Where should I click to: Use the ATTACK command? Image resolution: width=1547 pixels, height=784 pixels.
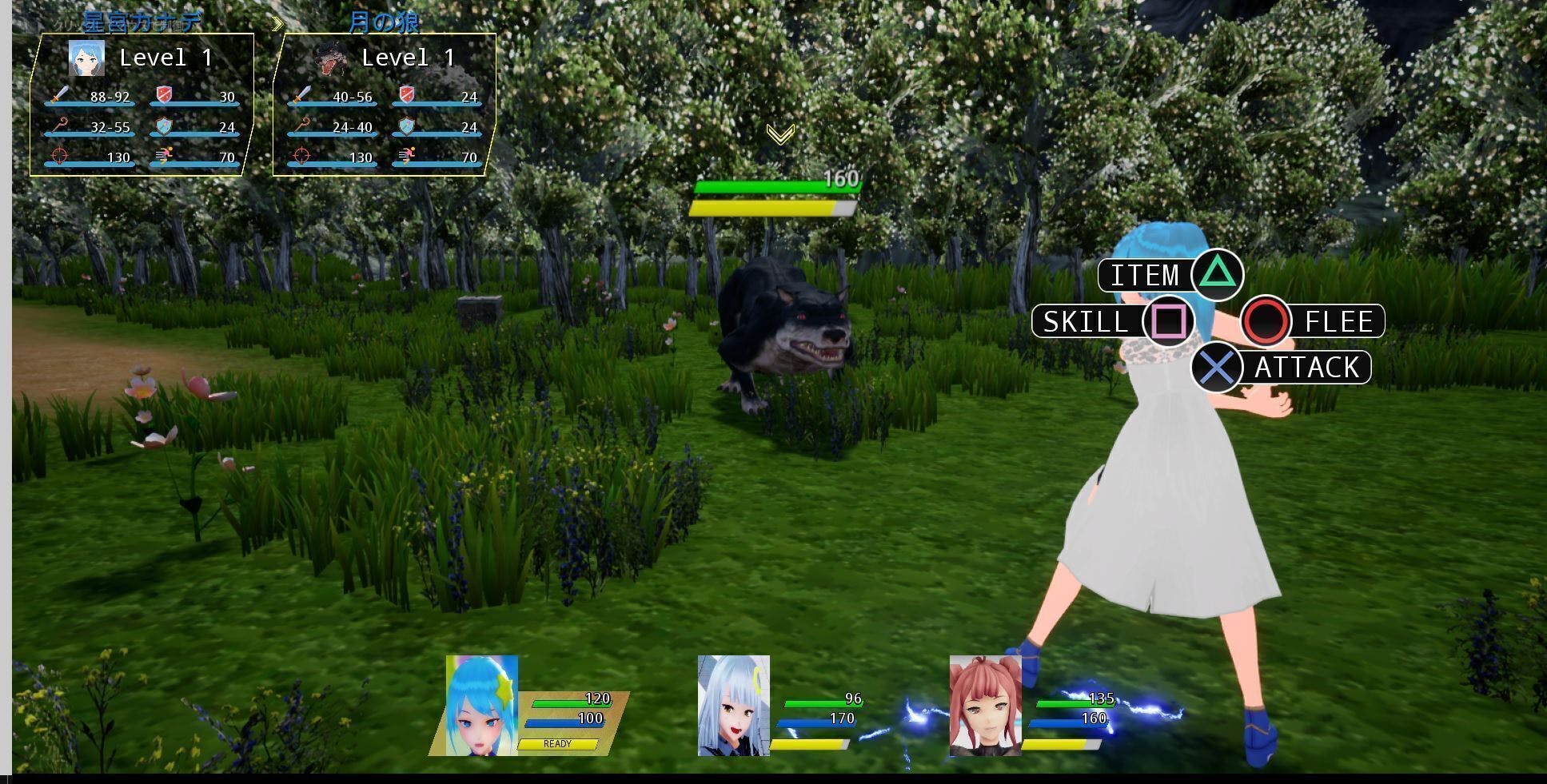1281,368
